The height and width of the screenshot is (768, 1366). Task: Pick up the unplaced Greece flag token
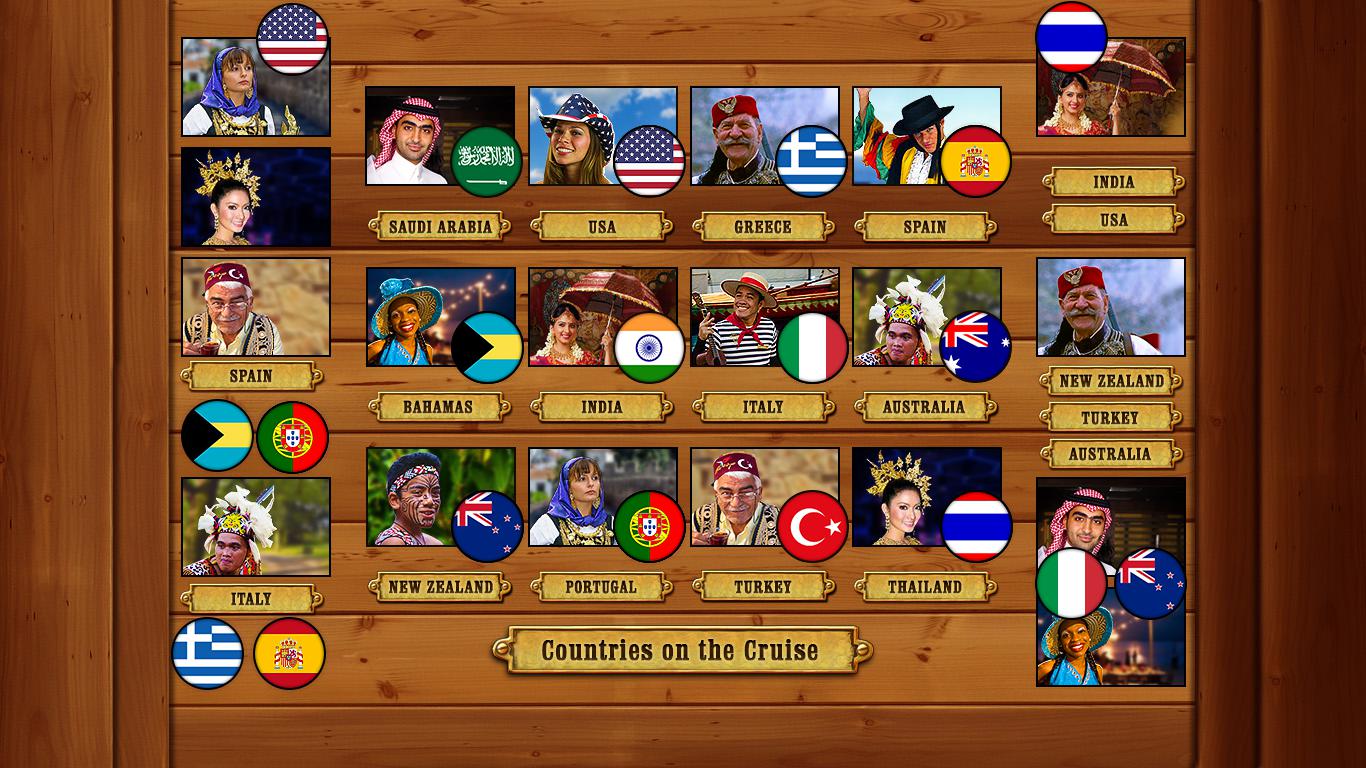click(208, 654)
